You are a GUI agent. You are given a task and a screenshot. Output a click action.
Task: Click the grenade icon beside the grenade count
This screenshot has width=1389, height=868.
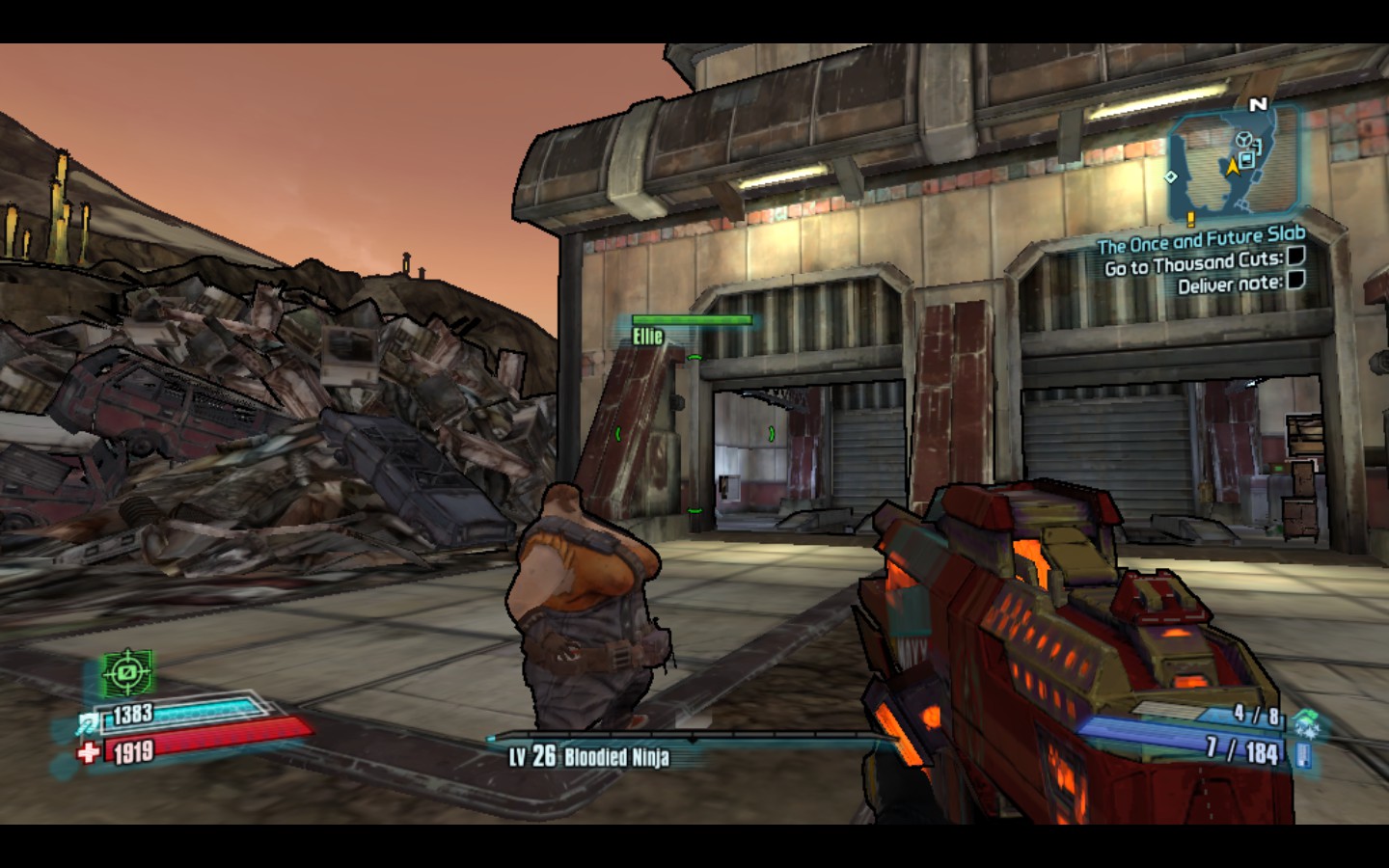[1305, 718]
